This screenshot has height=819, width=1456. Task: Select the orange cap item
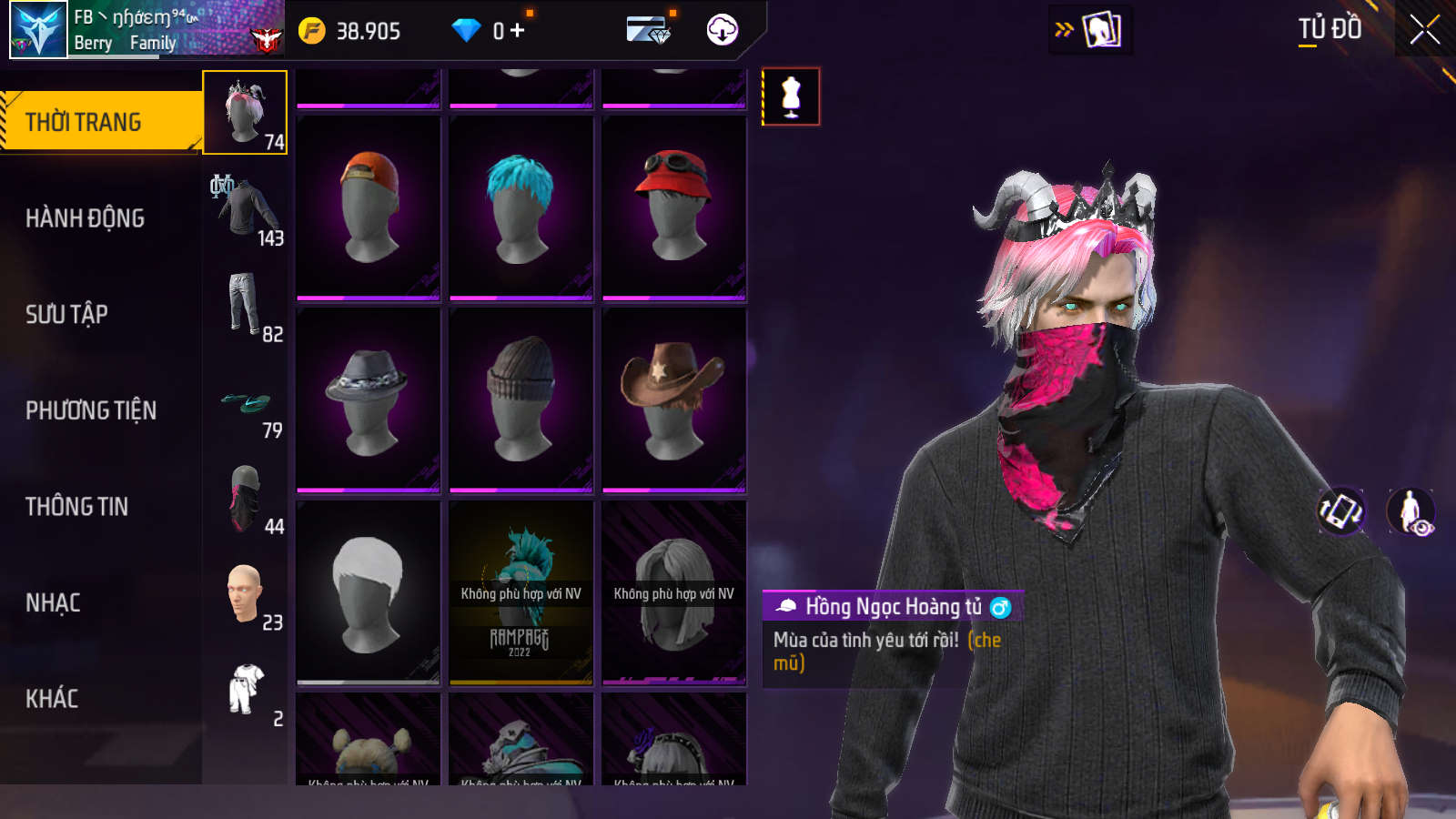tap(369, 207)
